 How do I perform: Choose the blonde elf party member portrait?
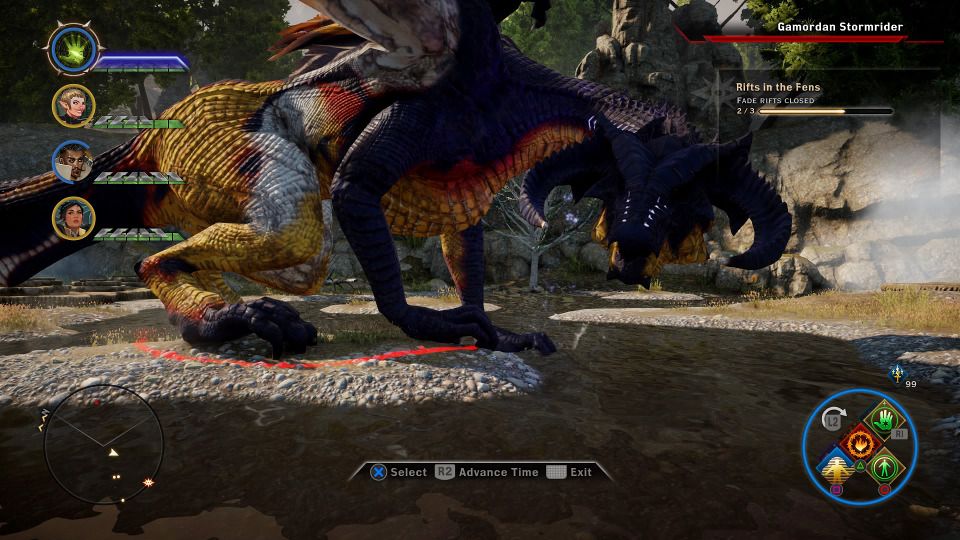click(73, 106)
